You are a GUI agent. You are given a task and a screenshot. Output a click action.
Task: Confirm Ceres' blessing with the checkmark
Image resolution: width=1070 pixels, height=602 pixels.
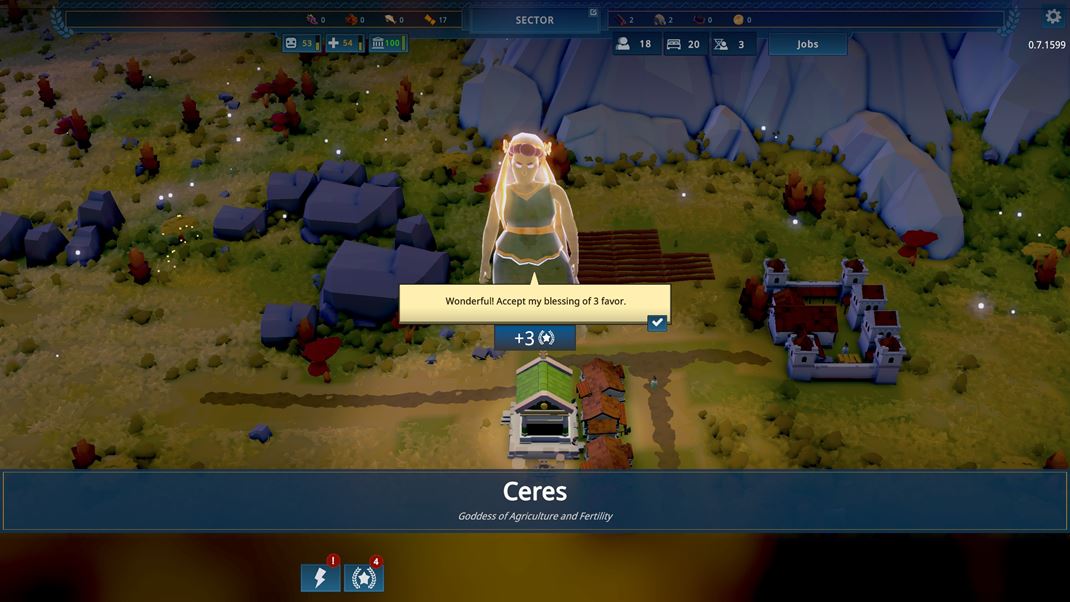(x=657, y=323)
